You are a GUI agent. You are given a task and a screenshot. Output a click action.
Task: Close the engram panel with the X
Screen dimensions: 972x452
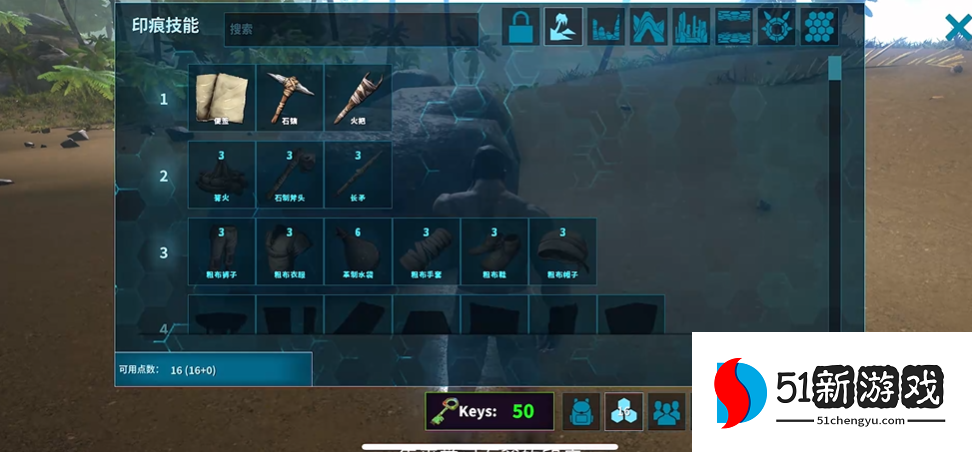point(958,28)
